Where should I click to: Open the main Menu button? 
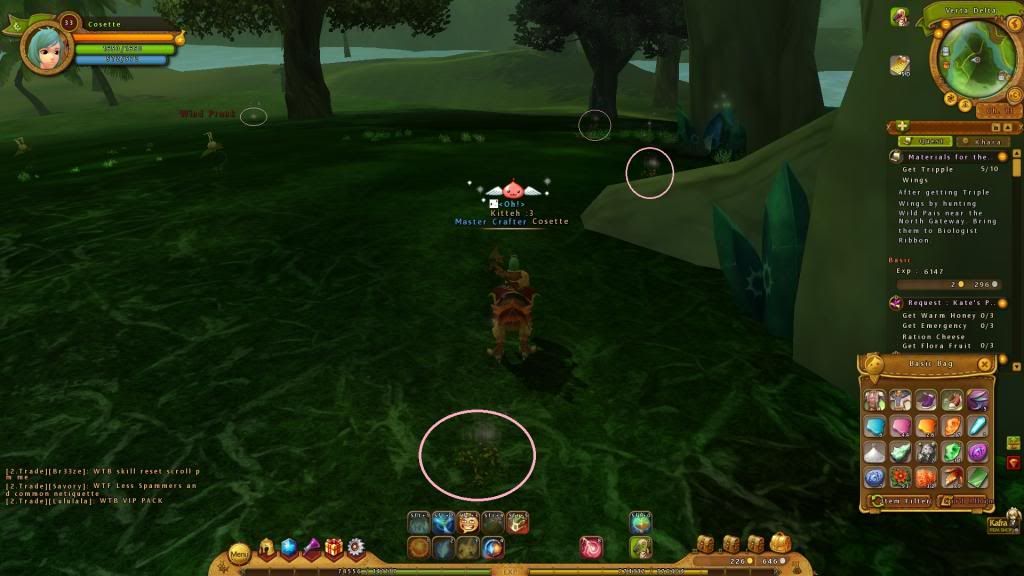(x=239, y=552)
